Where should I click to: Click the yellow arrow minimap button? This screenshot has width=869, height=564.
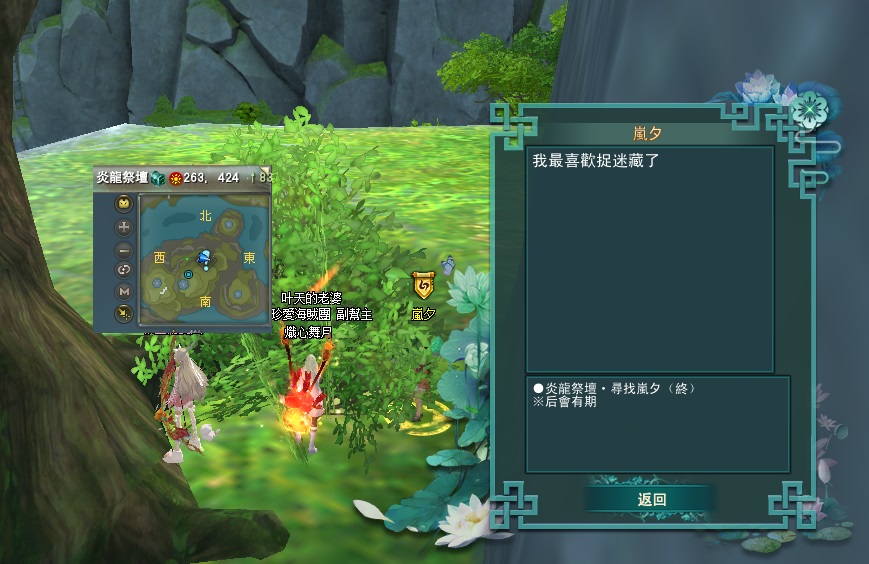[124, 313]
